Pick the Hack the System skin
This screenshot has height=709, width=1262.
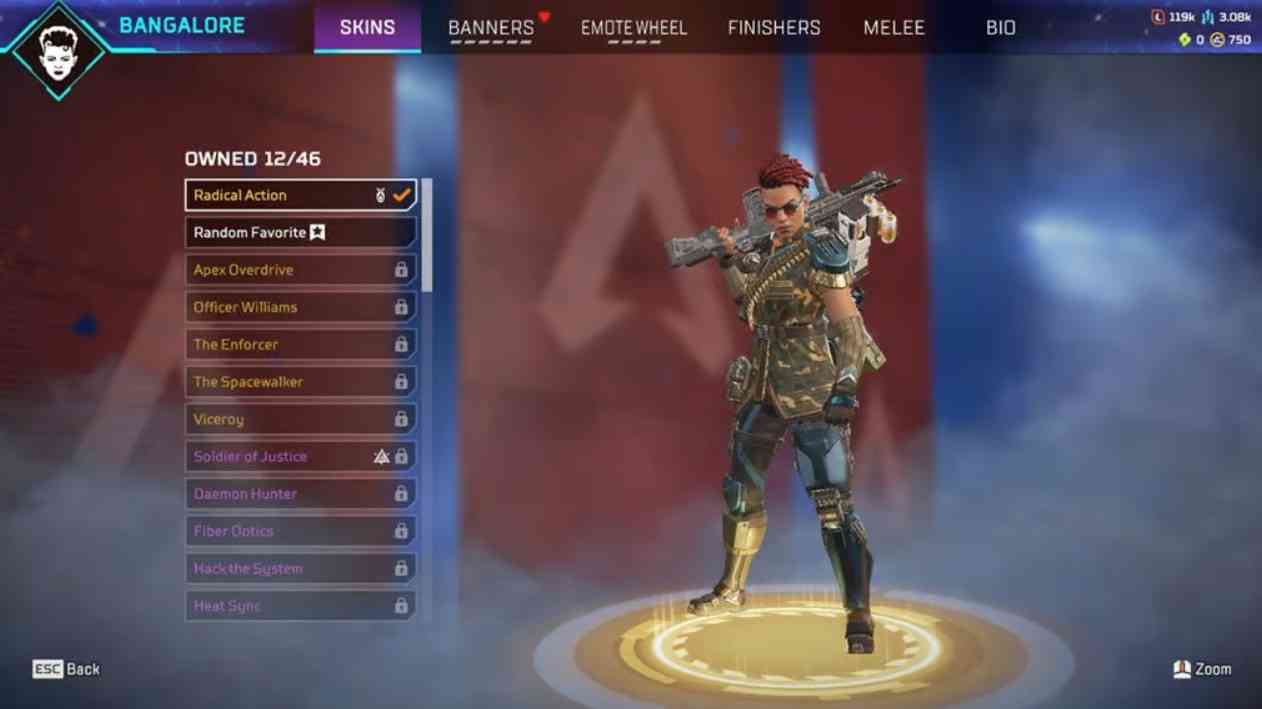300,568
